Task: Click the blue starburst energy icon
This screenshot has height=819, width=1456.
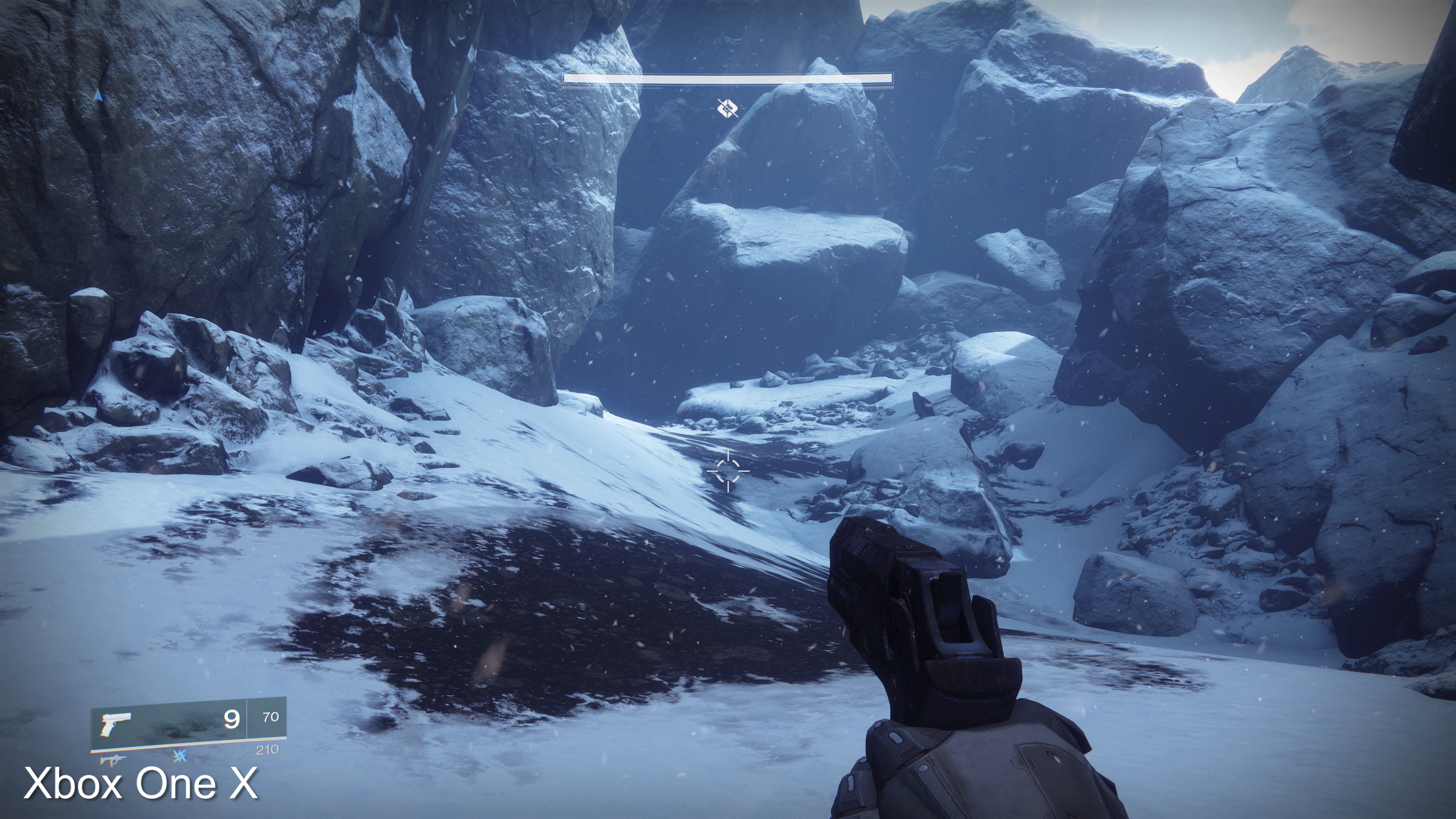Action: 180,755
